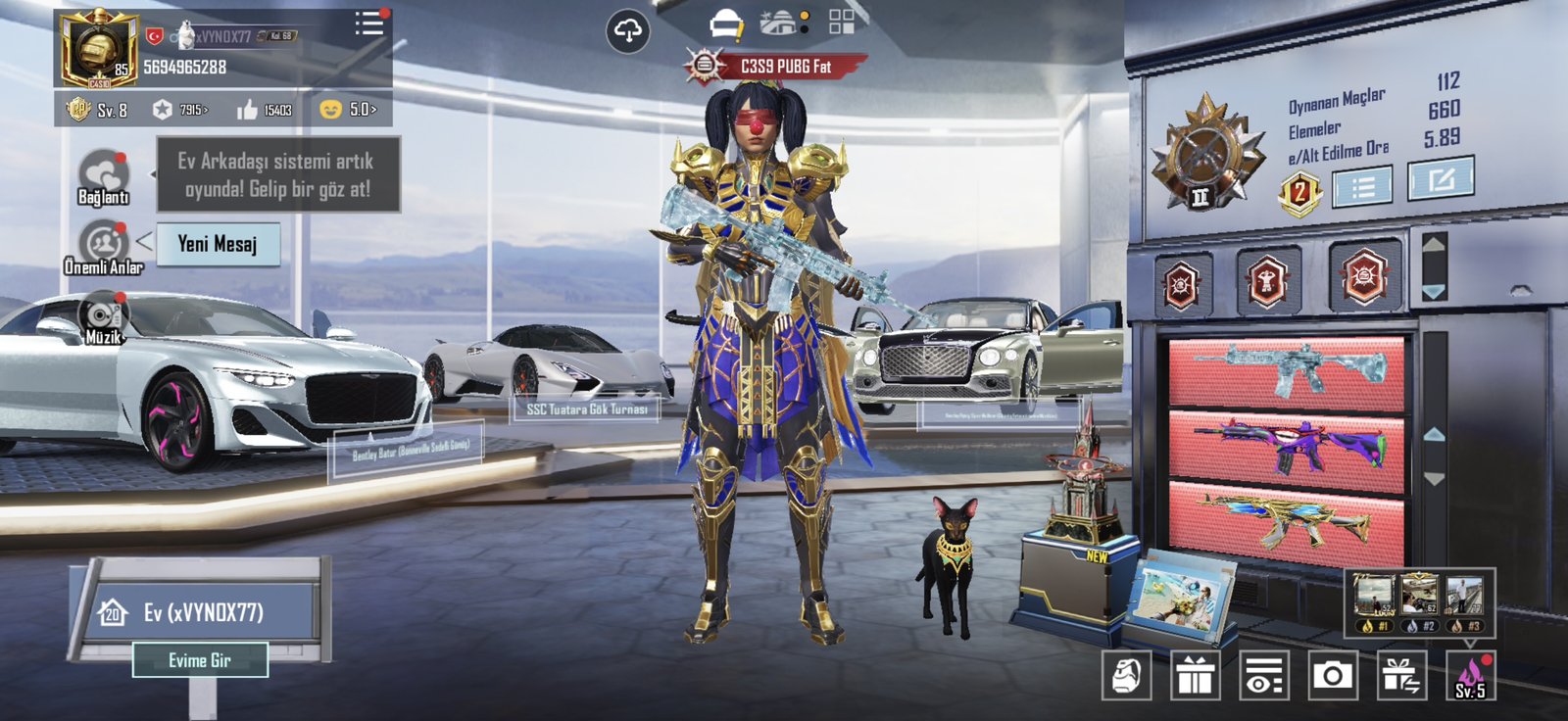Open the popularity flame Sv. 5 icon
The image size is (1568, 721).
pyautogui.click(x=1470, y=675)
